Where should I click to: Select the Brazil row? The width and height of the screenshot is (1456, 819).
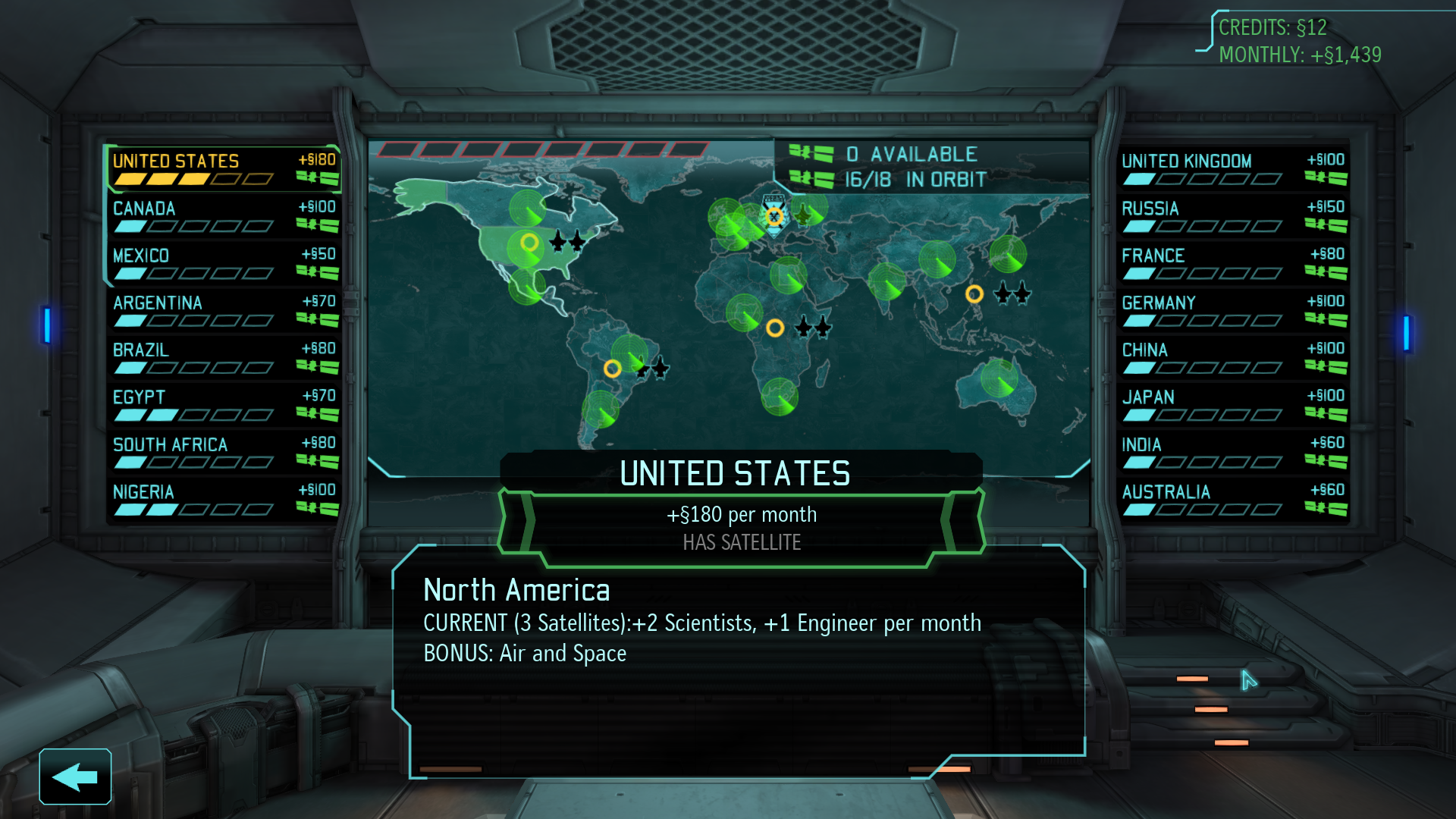coord(224,358)
